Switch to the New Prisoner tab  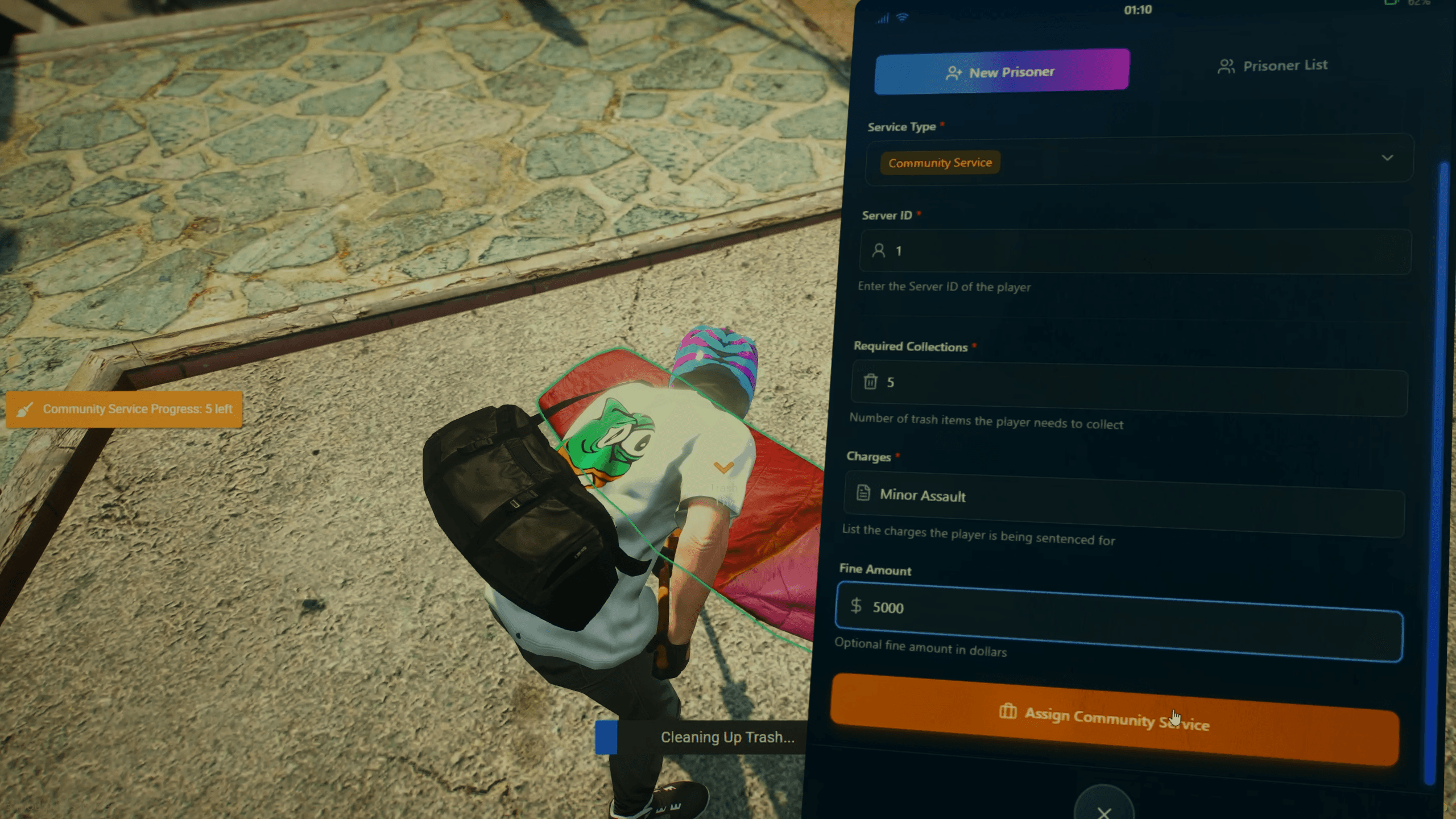(1001, 72)
